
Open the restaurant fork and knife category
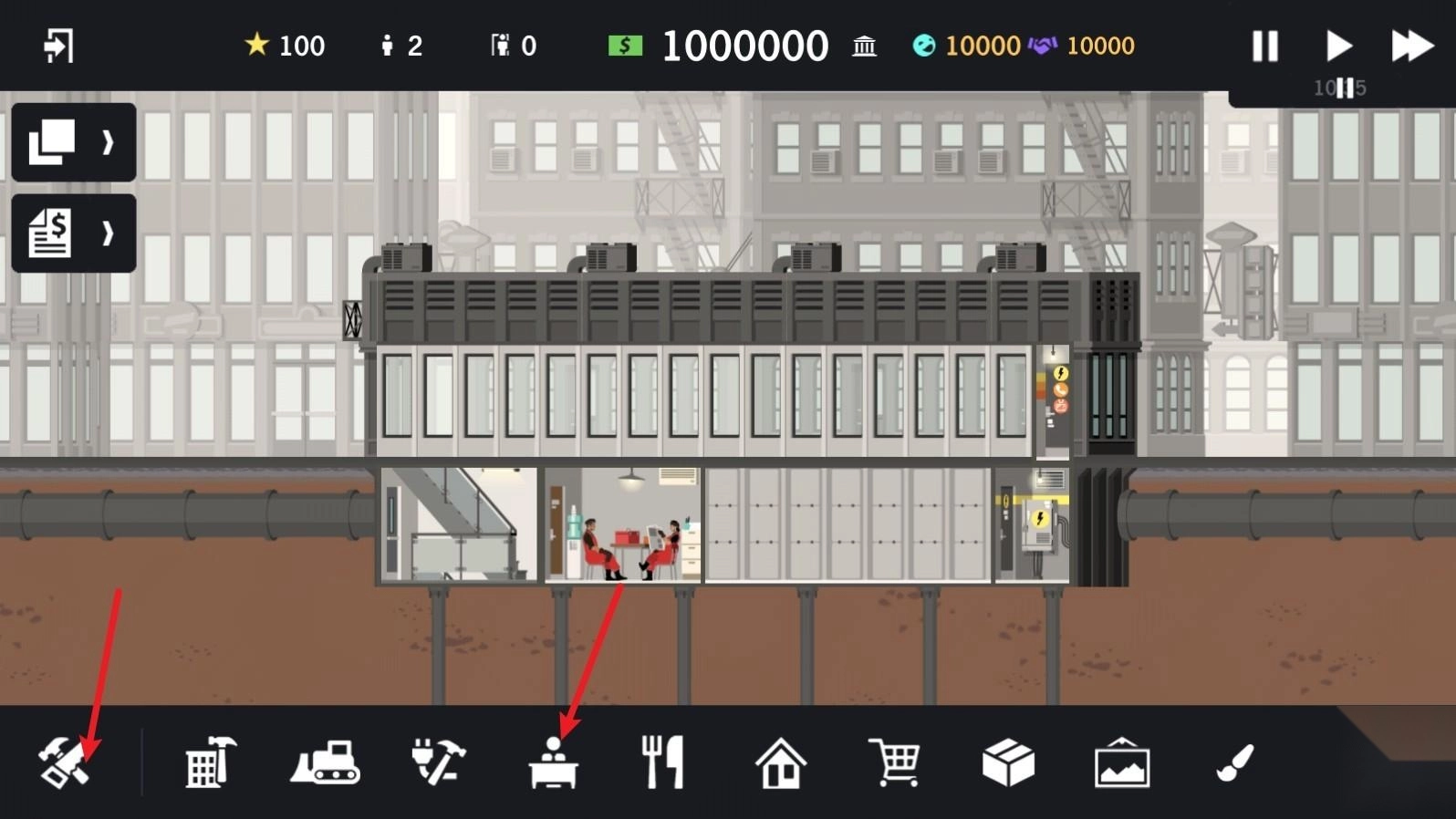(663, 762)
